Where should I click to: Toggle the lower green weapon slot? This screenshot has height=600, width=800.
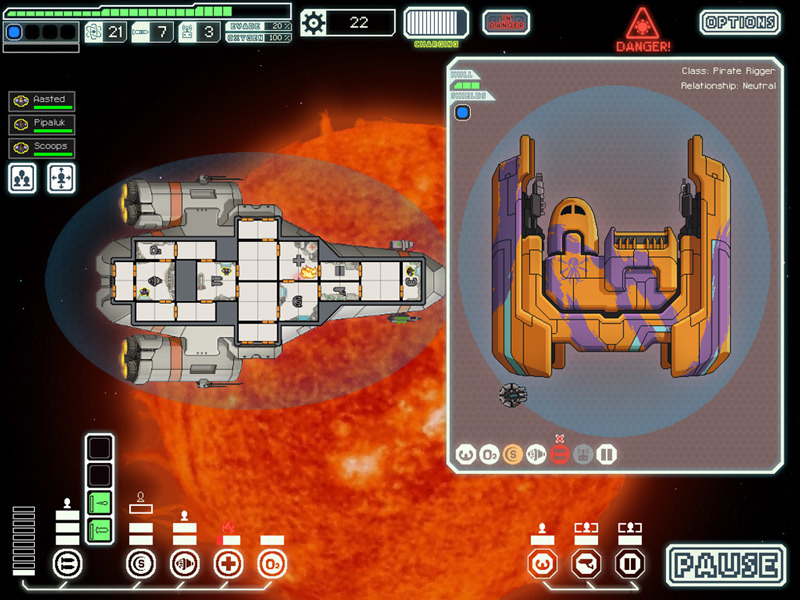pyautogui.click(x=100, y=529)
